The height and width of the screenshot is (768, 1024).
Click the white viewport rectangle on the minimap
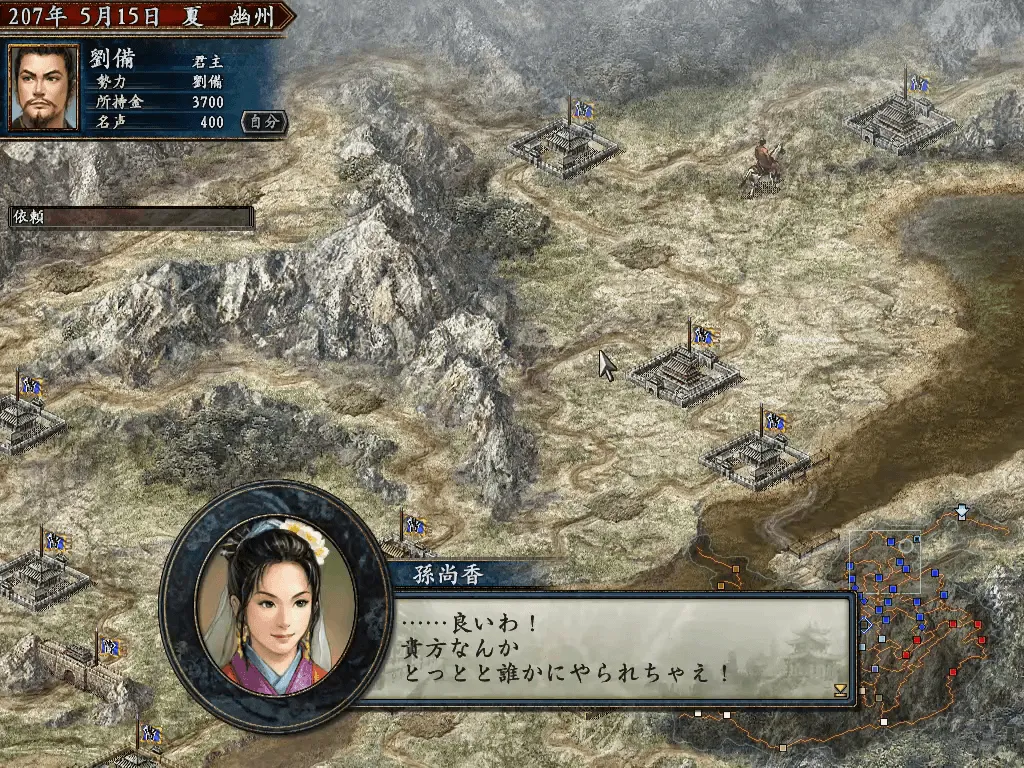(x=885, y=566)
